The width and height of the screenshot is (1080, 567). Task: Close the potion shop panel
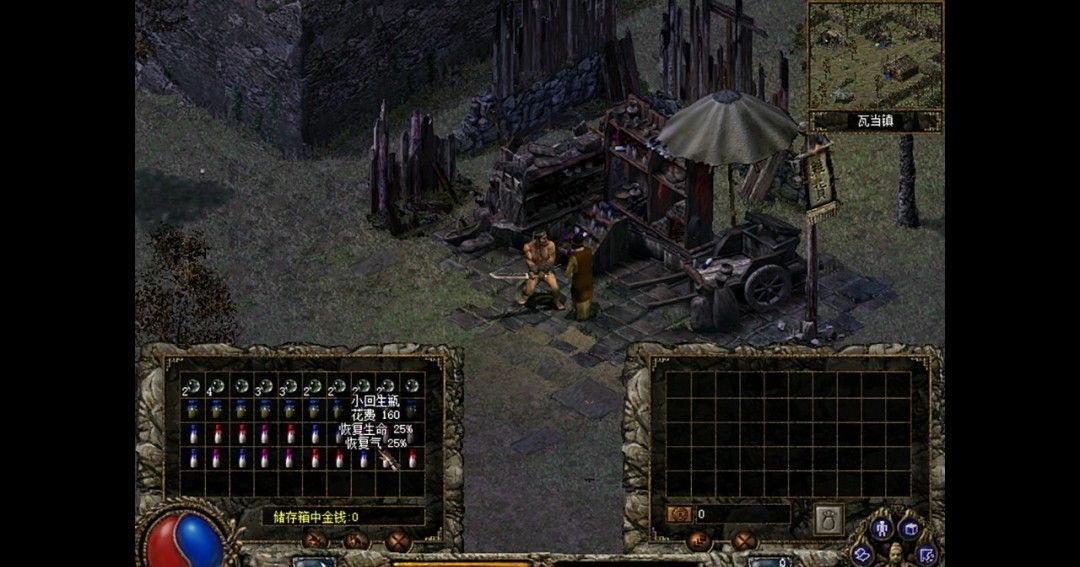[x=398, y=542]
